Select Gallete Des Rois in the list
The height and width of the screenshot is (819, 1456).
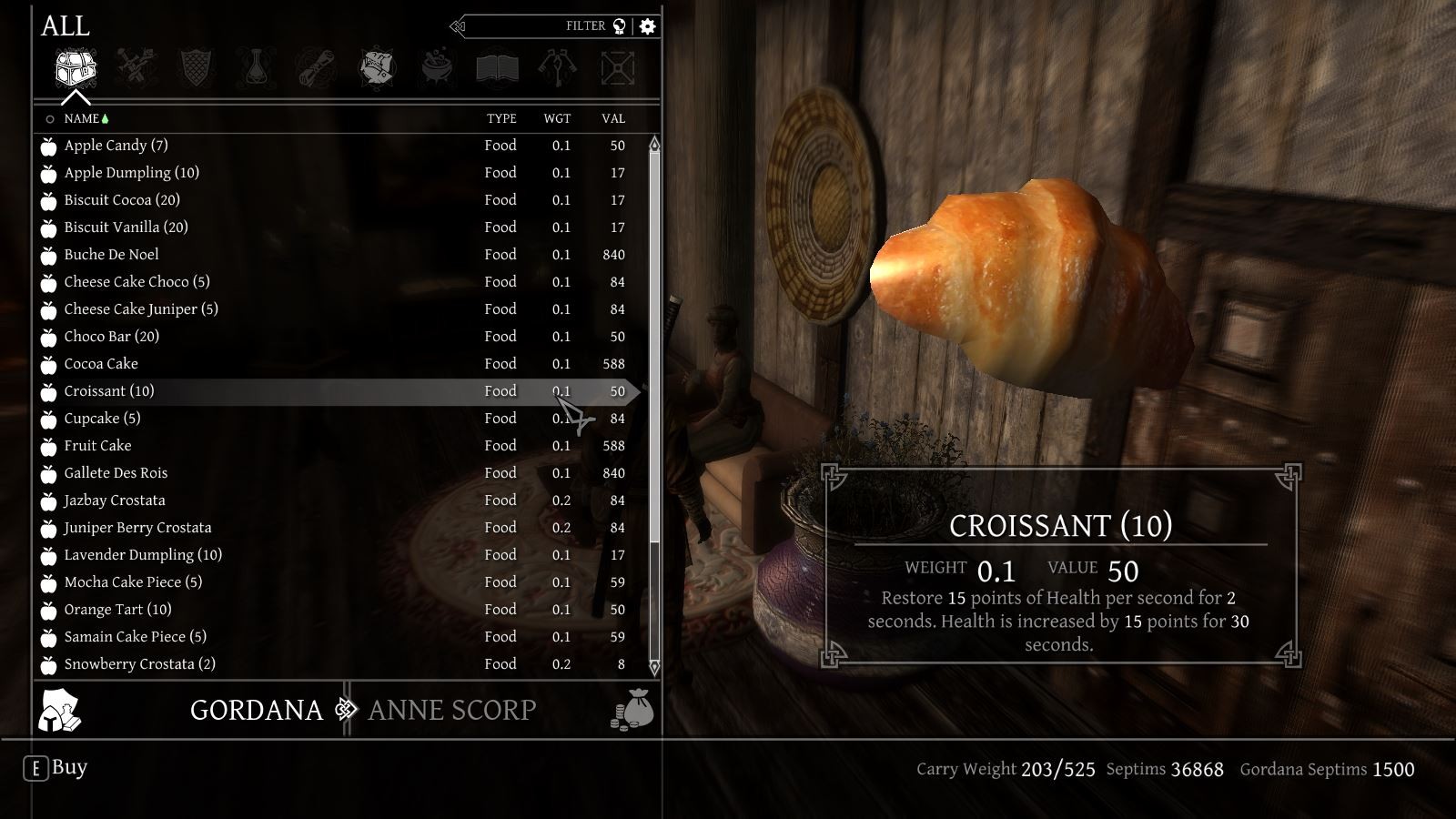pos(116,473)
